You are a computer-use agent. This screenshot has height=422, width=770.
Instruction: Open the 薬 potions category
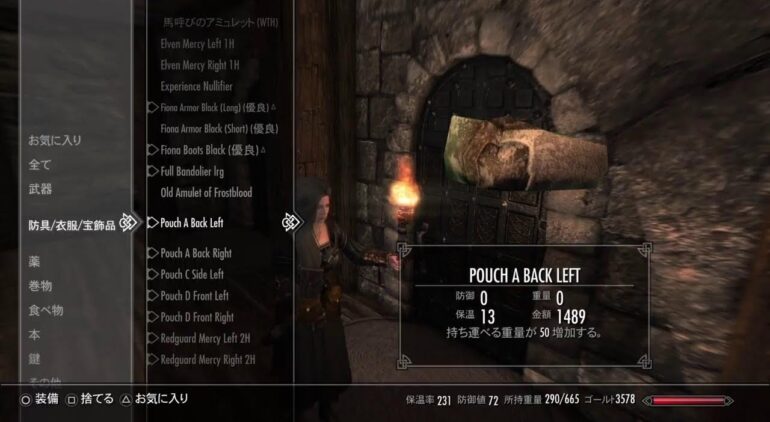point(34,261)
